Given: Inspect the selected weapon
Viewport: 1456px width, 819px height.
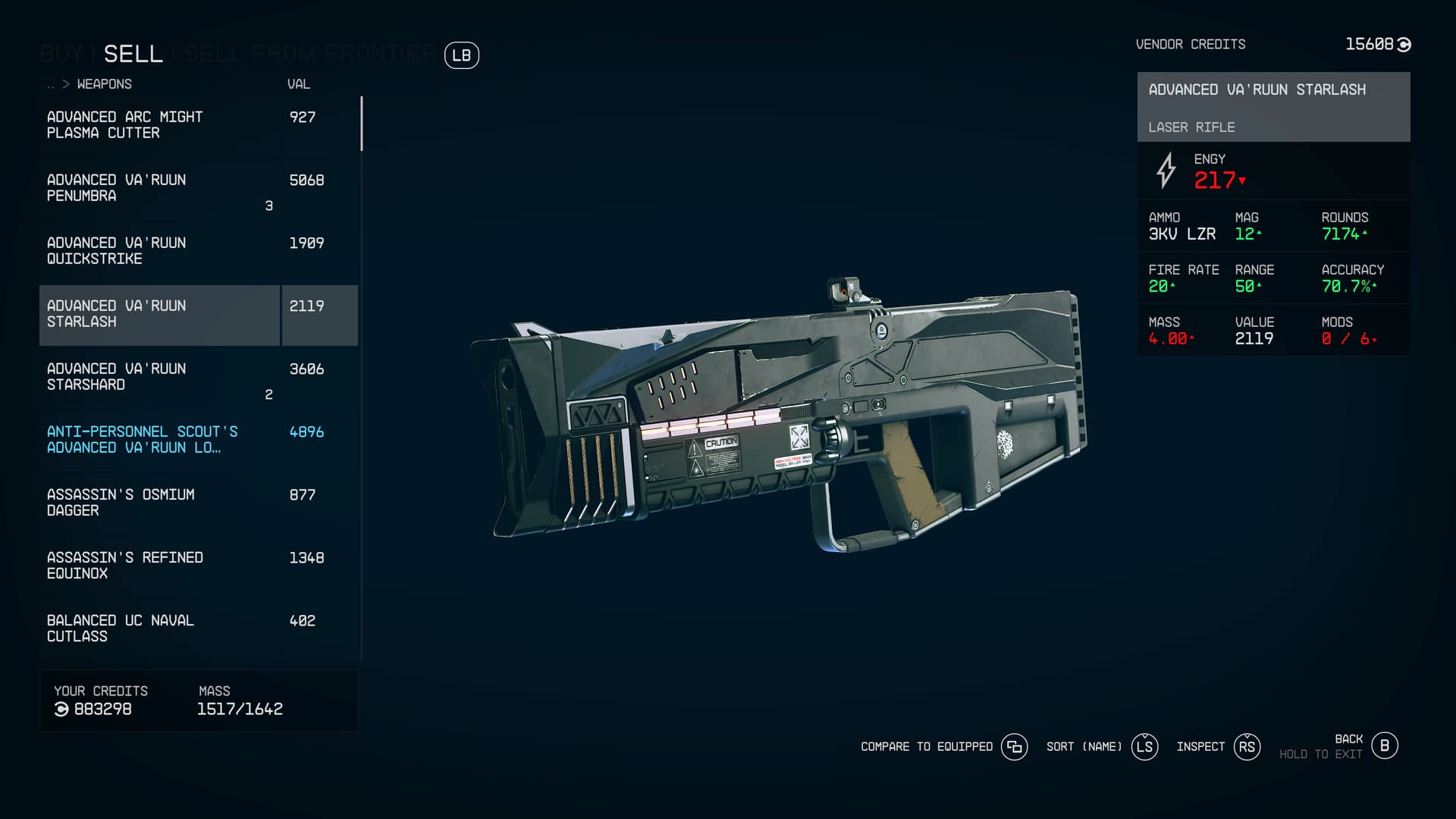Looking at the screenshot, I should point(1247,747).
